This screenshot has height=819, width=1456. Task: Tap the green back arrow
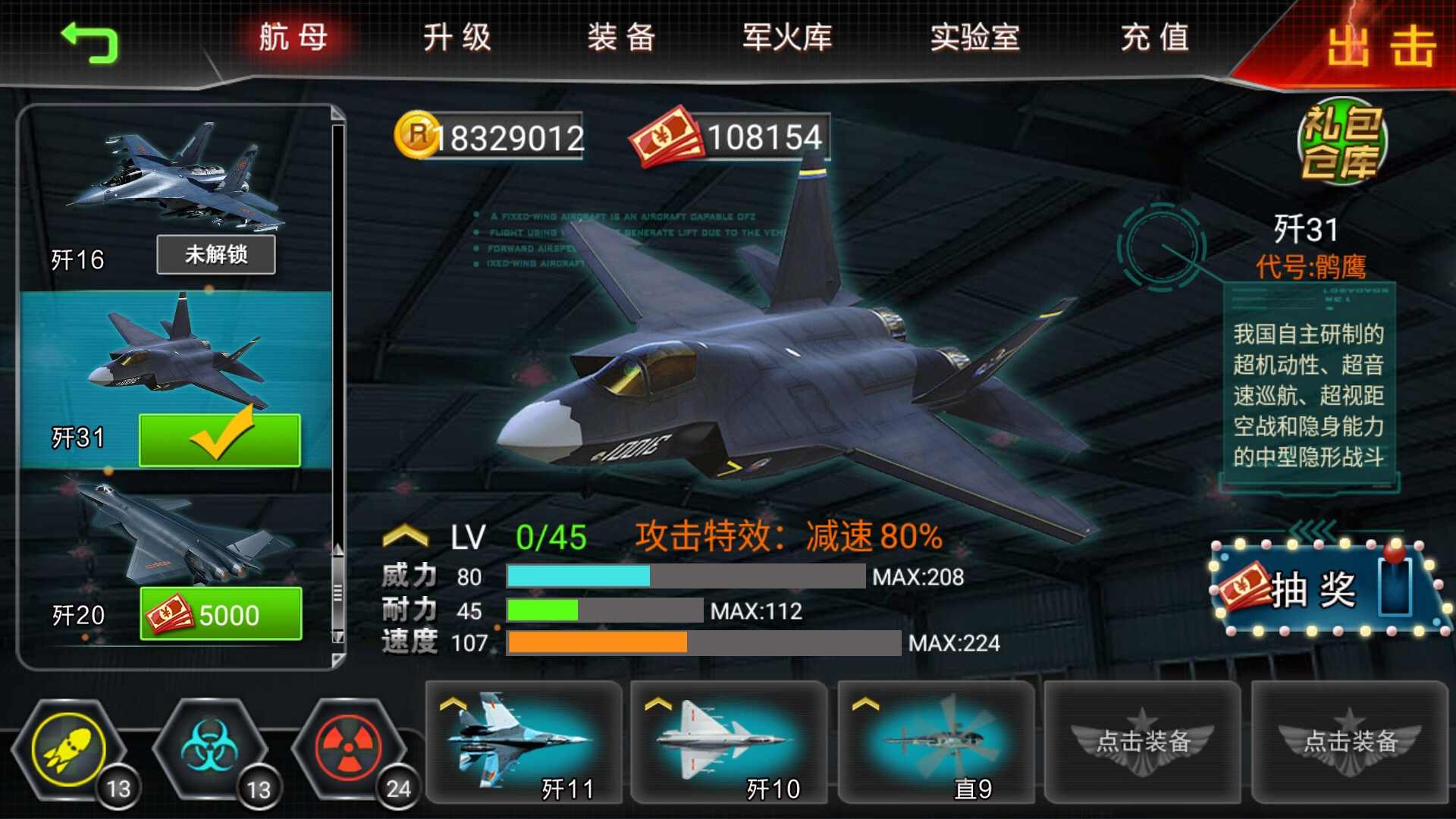91,42
